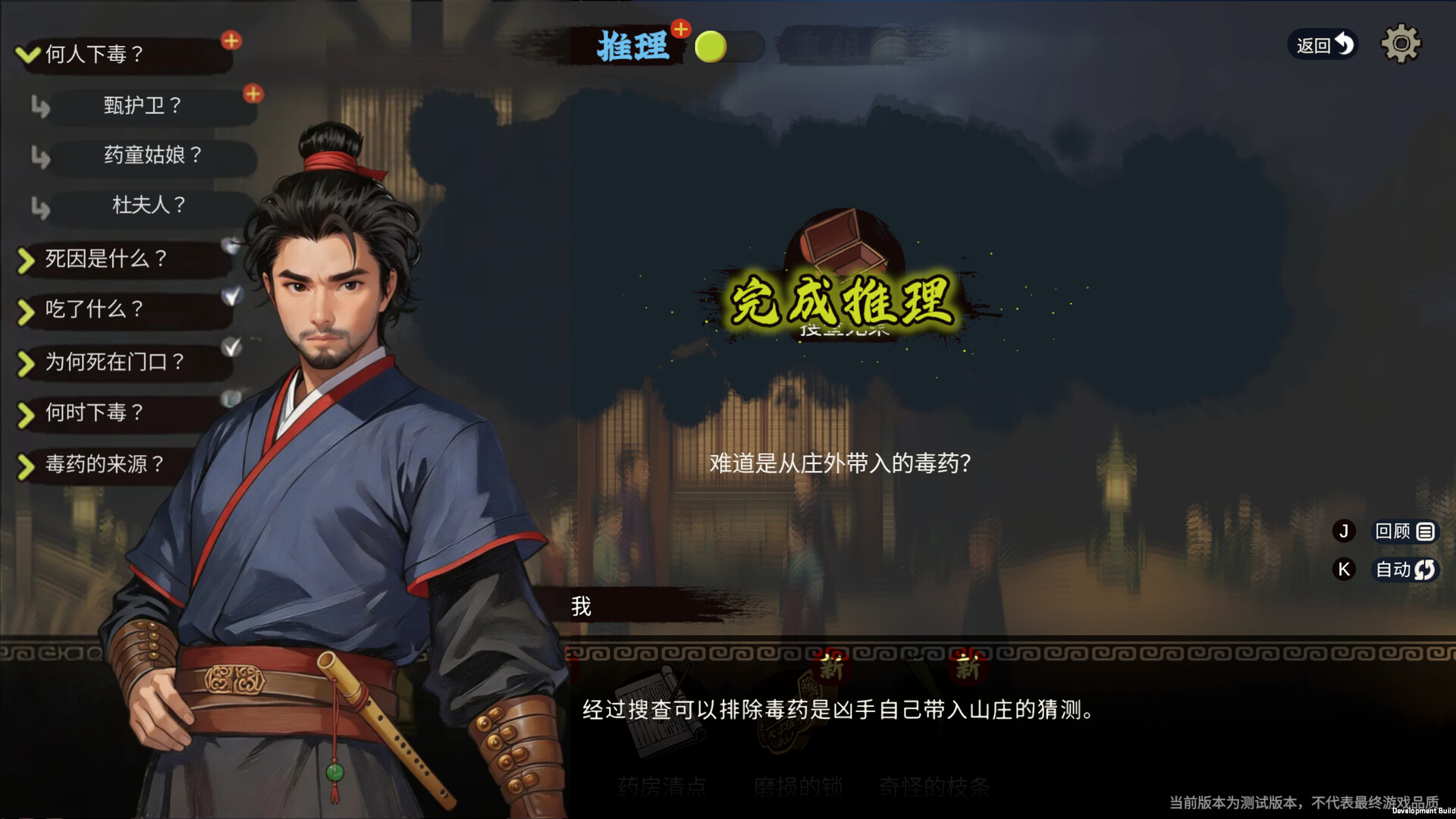
Task: Choose the 药童姑娘？ suspect entry
Action: pyautogui.click(x=152, y=155)
